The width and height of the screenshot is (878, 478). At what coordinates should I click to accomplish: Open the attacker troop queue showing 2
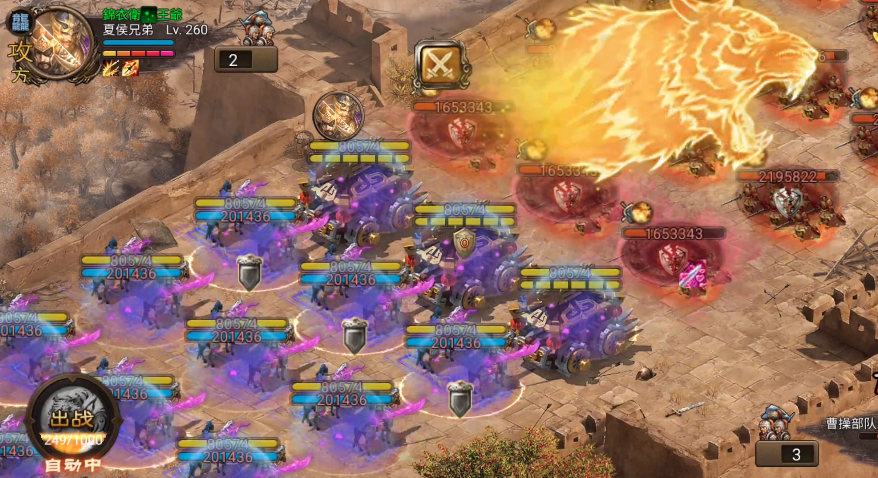(x=246, y=60)
